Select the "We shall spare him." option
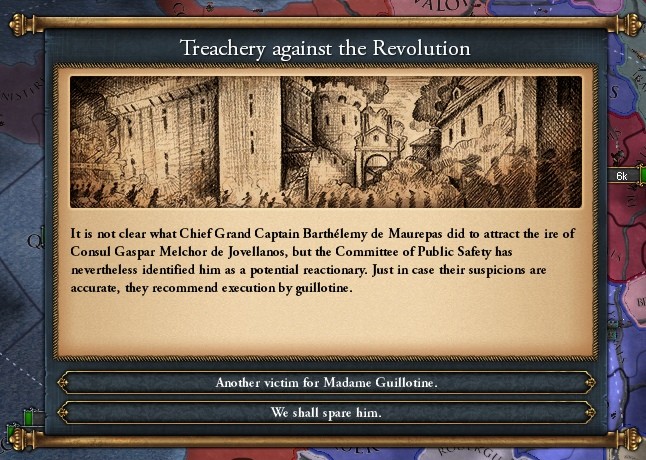Viewport: 646px width, 460px height. click(325, 412)
